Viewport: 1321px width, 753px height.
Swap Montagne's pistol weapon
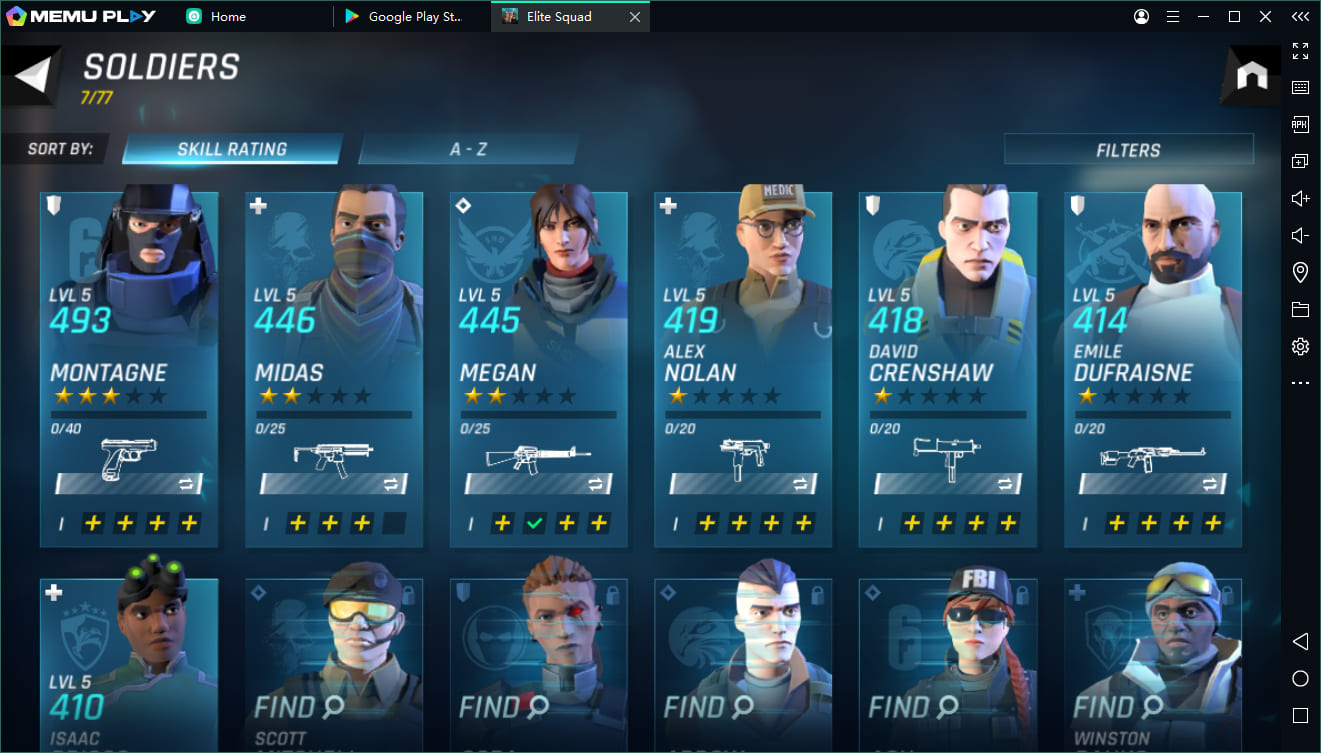click(x=187, y=484)
